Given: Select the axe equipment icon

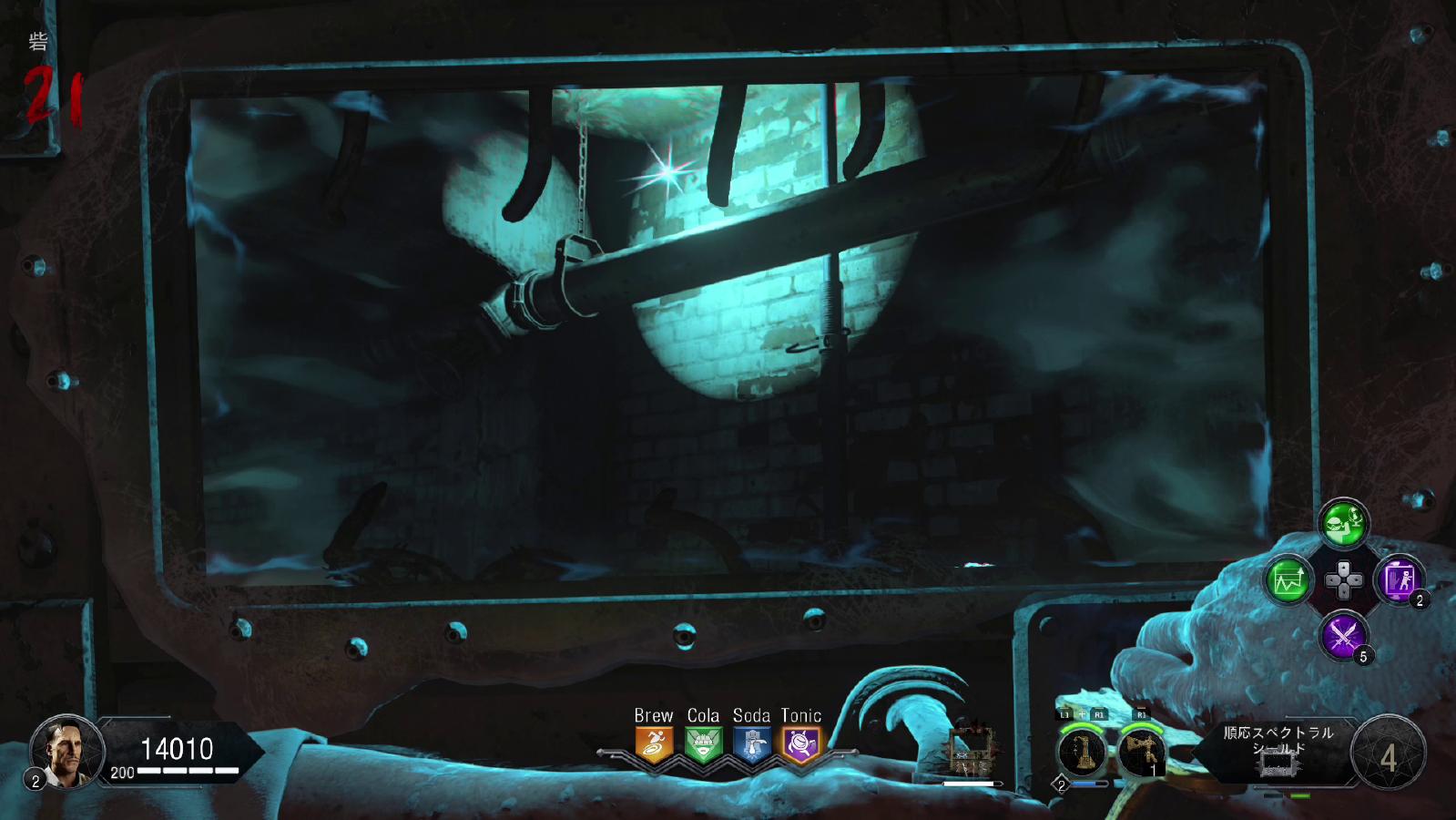Looking at the screenshot, I should [x=1141, y=753].
